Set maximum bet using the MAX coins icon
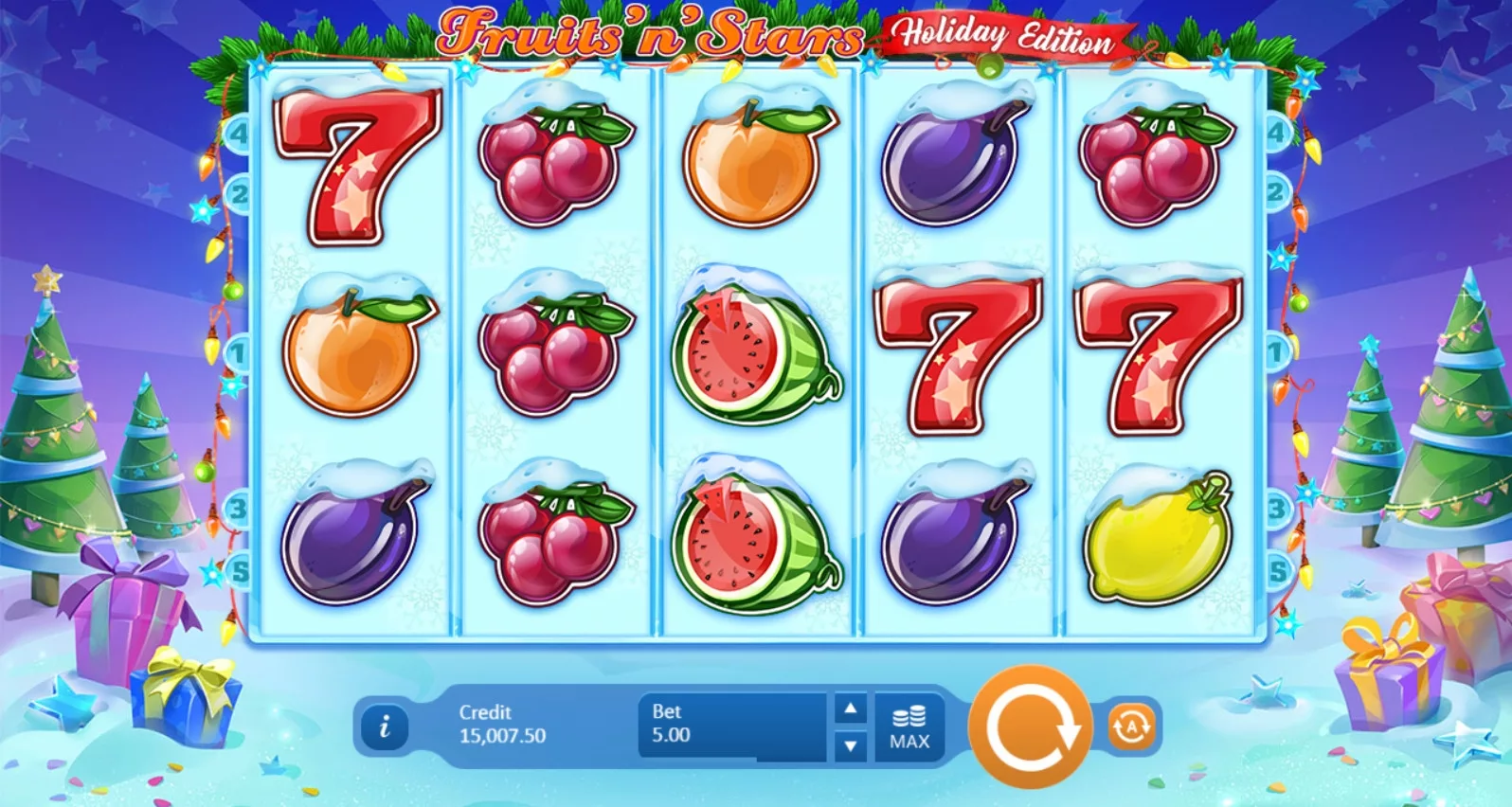Viewport: 1512px width, 807px height. 909,725
